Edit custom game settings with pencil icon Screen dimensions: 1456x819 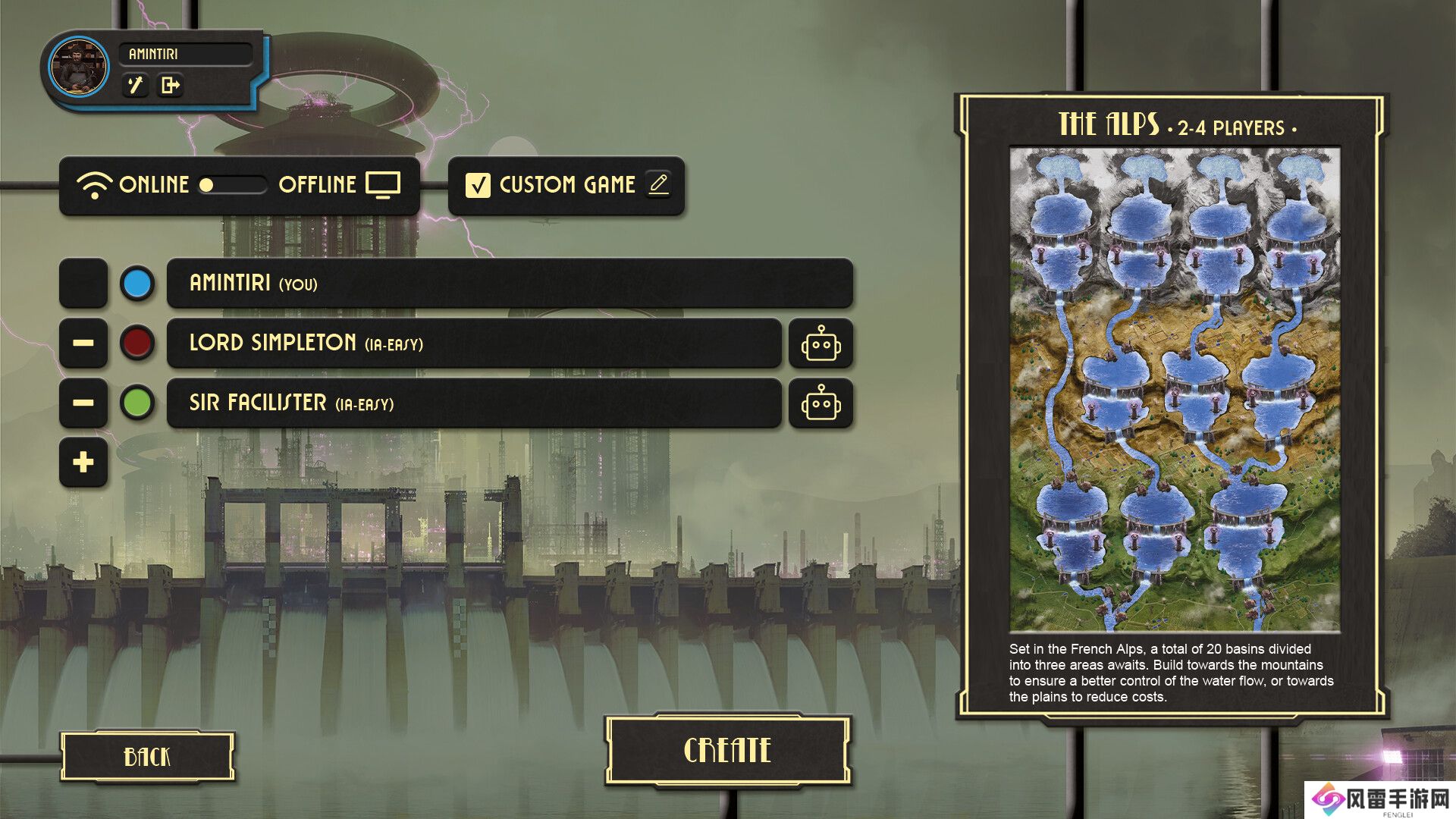pos(658,184)
